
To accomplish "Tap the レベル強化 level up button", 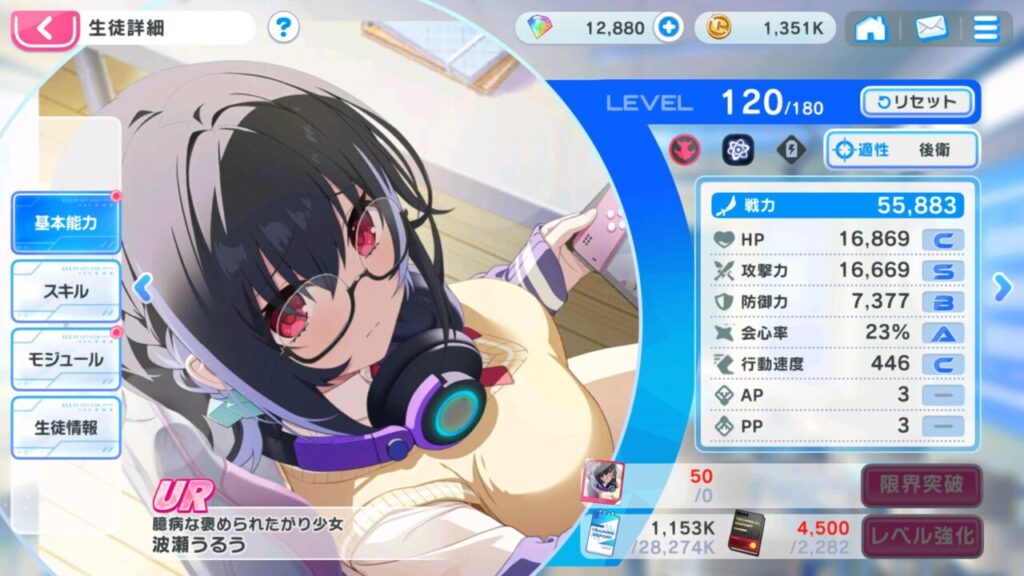I will pos(922,535).
